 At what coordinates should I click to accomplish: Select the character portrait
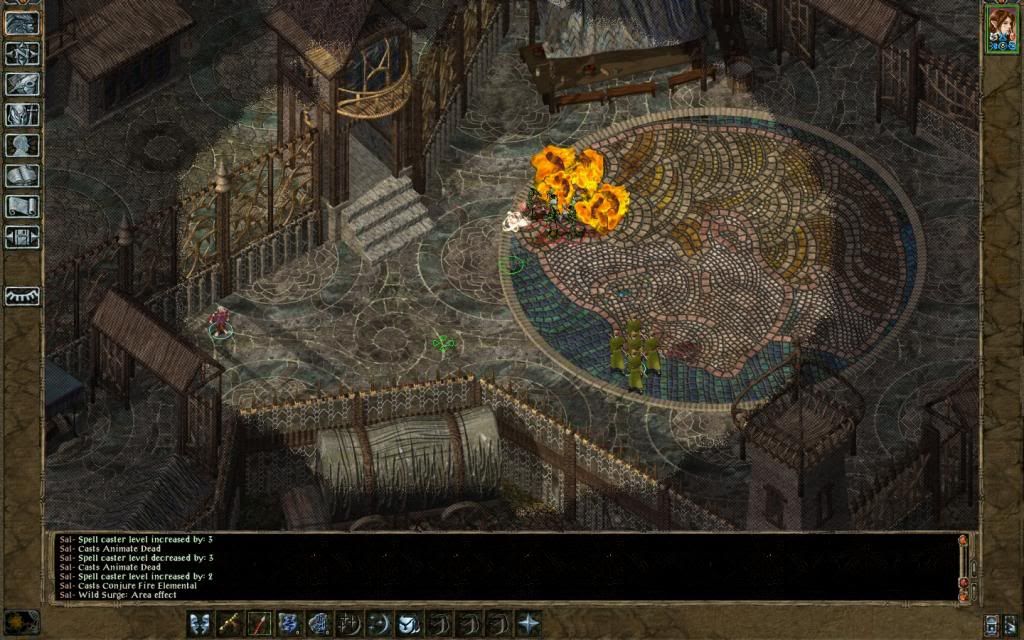tap(1000, 28)
